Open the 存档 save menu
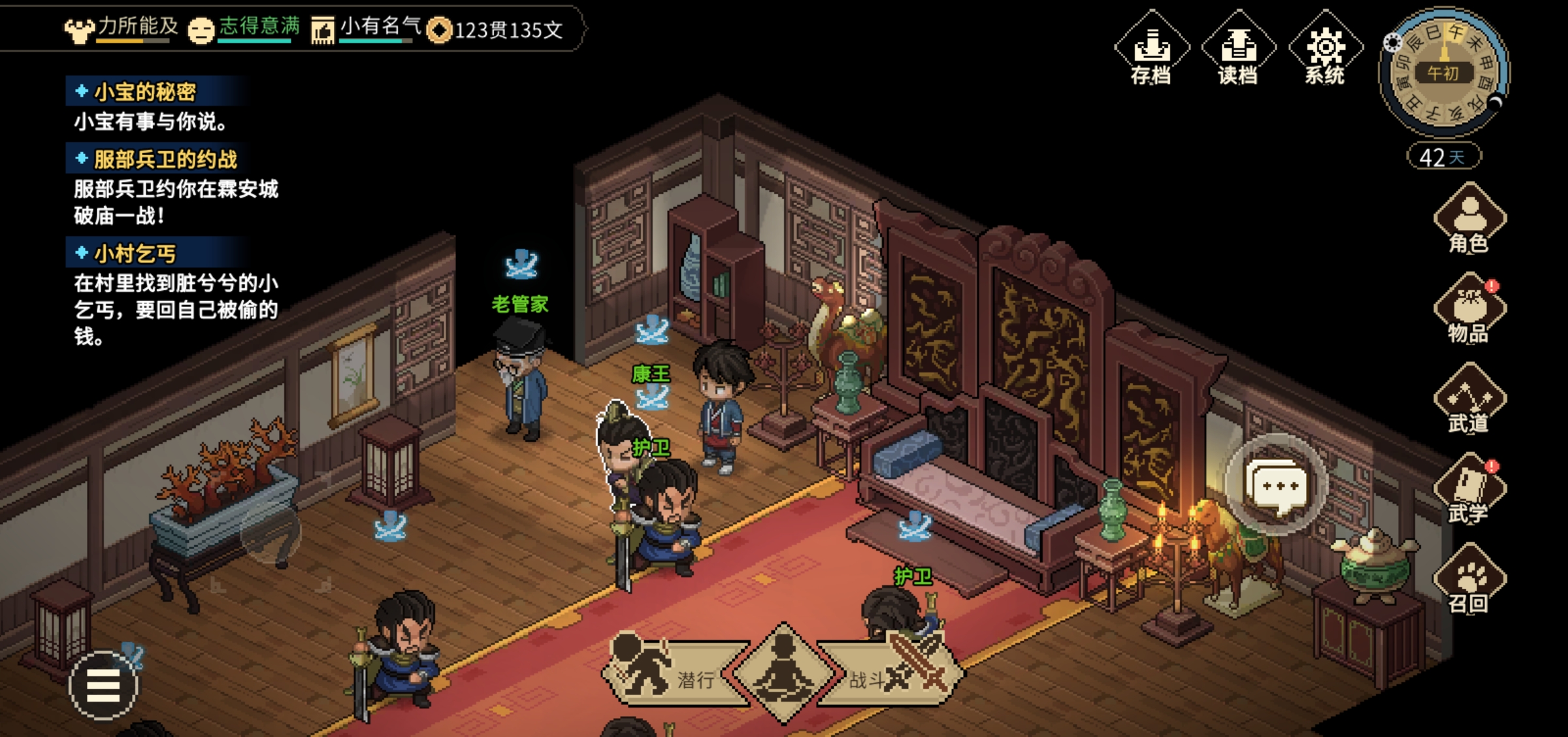 point(1151,50)
